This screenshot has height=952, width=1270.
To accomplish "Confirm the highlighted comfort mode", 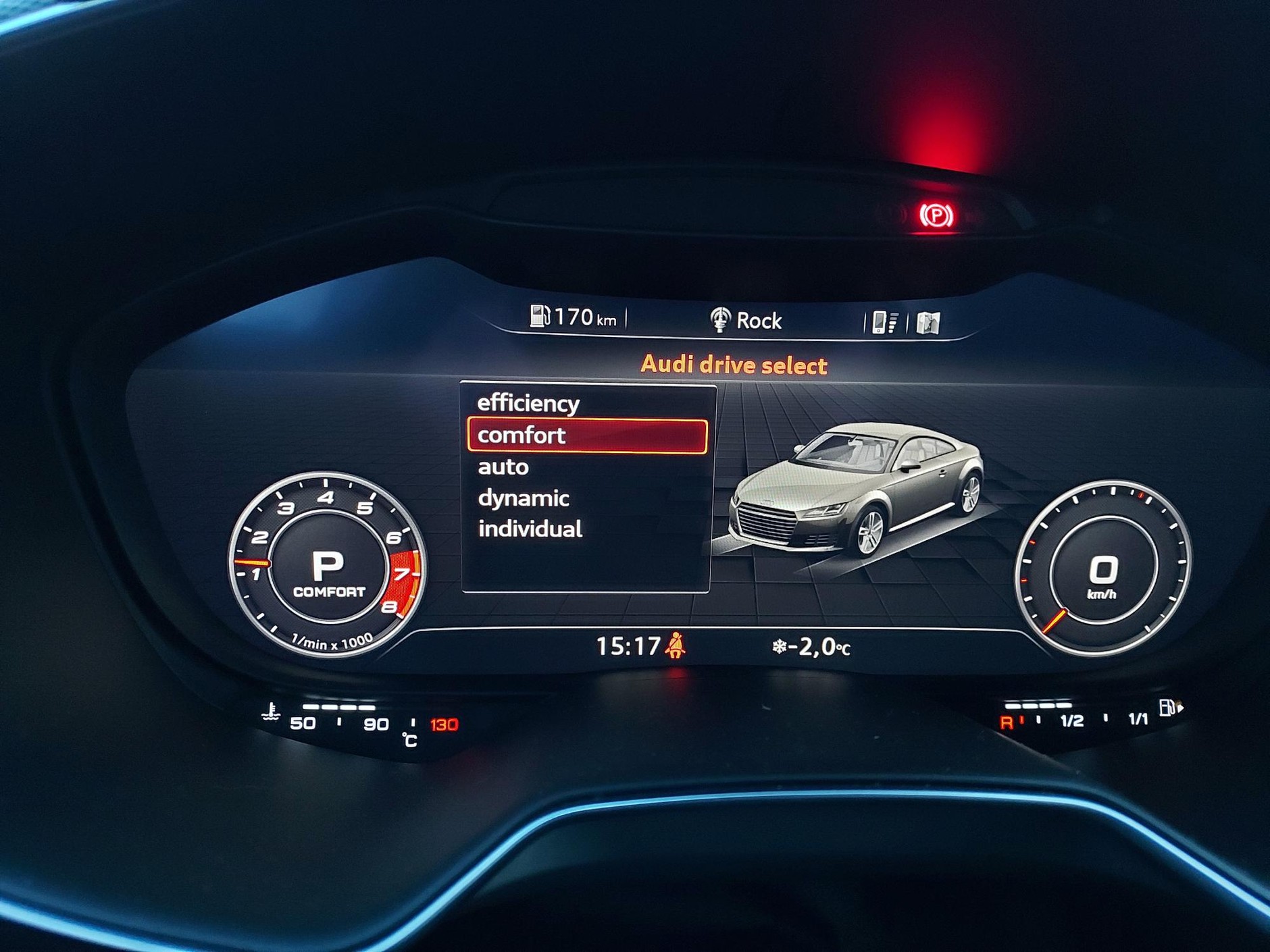I will 520,435.
